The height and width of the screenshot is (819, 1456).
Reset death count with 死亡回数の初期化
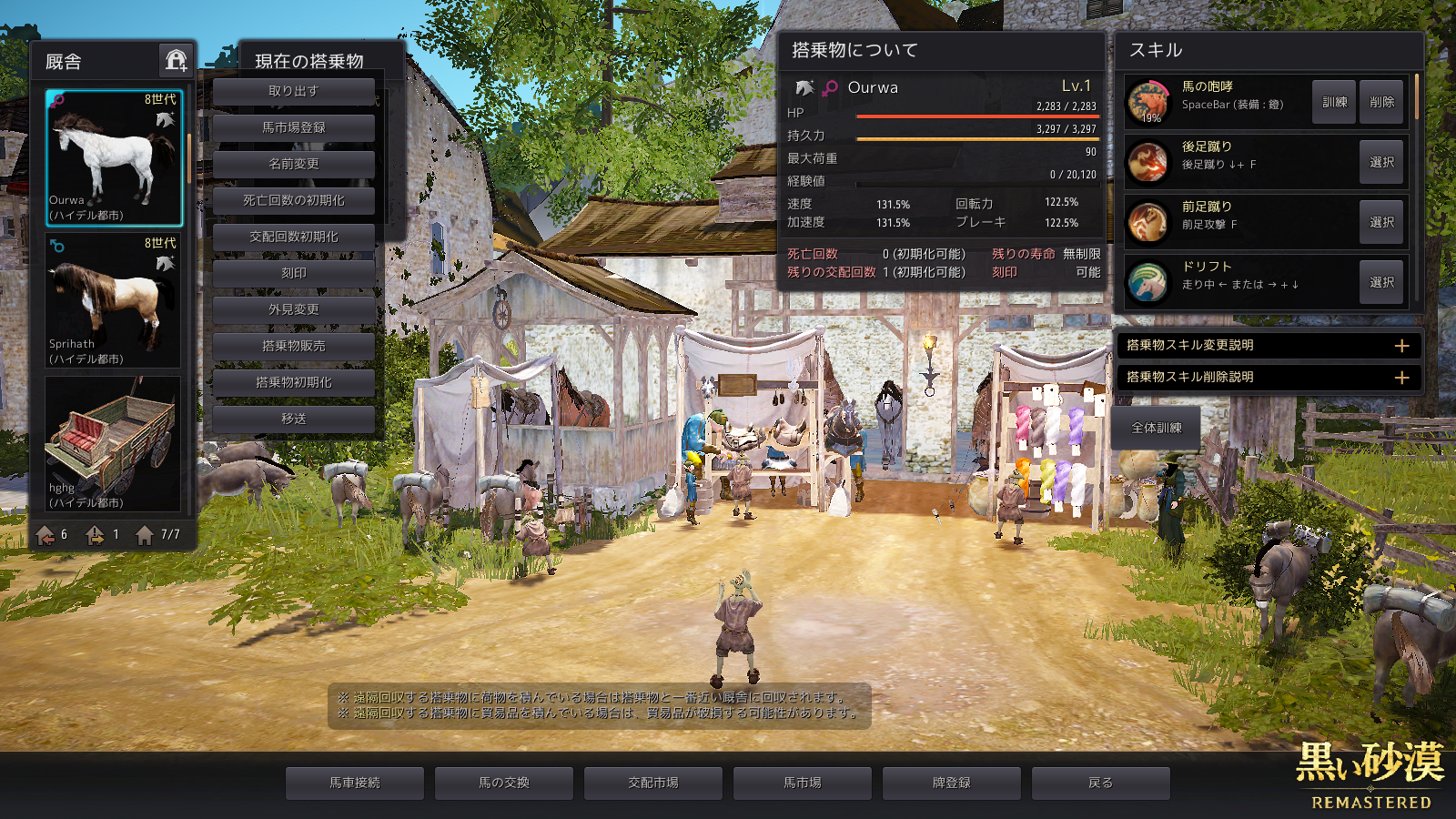click(x=293, y=200)
